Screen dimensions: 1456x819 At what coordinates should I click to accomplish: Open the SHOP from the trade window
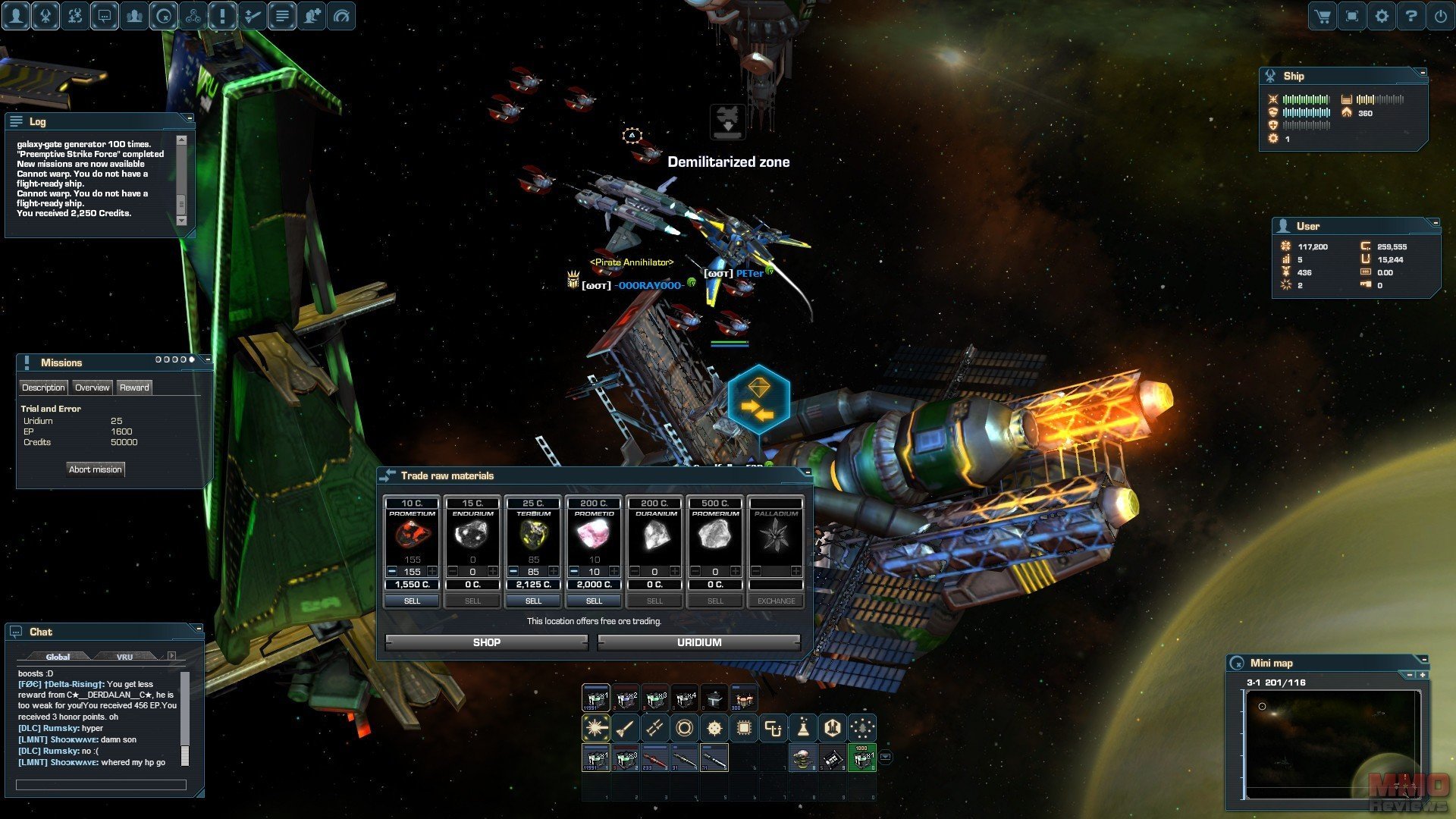(486, 642)
